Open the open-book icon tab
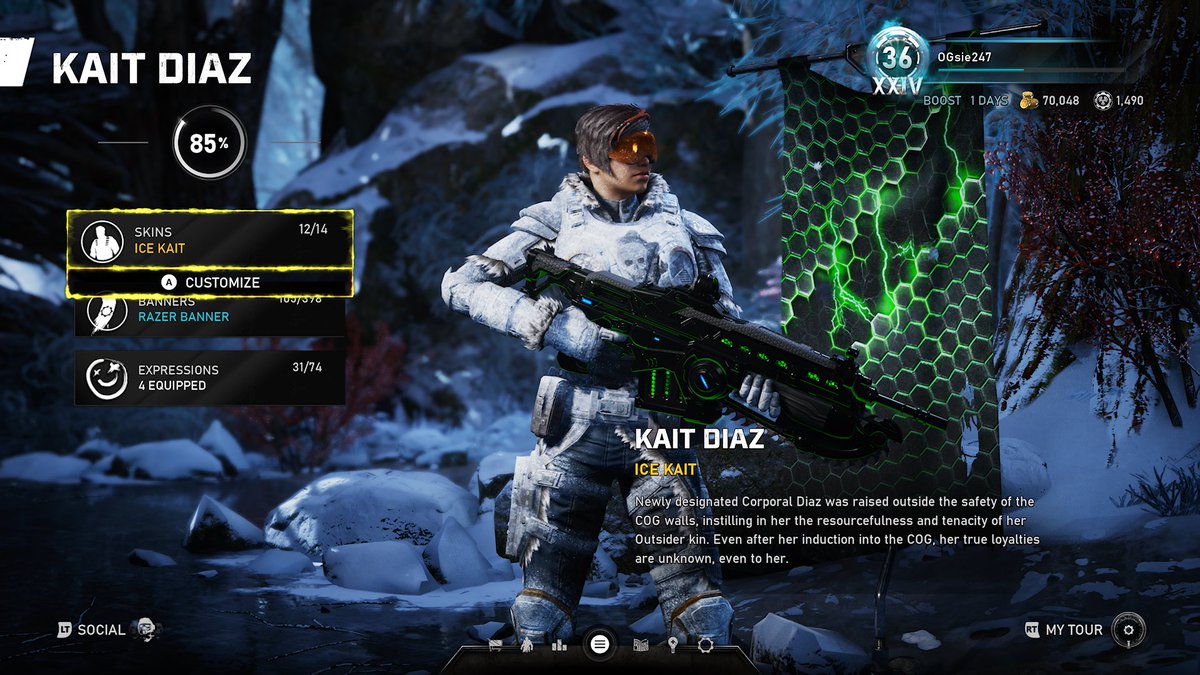The height and width of the screenshot is (675, 1200). (x=641, y=645)
